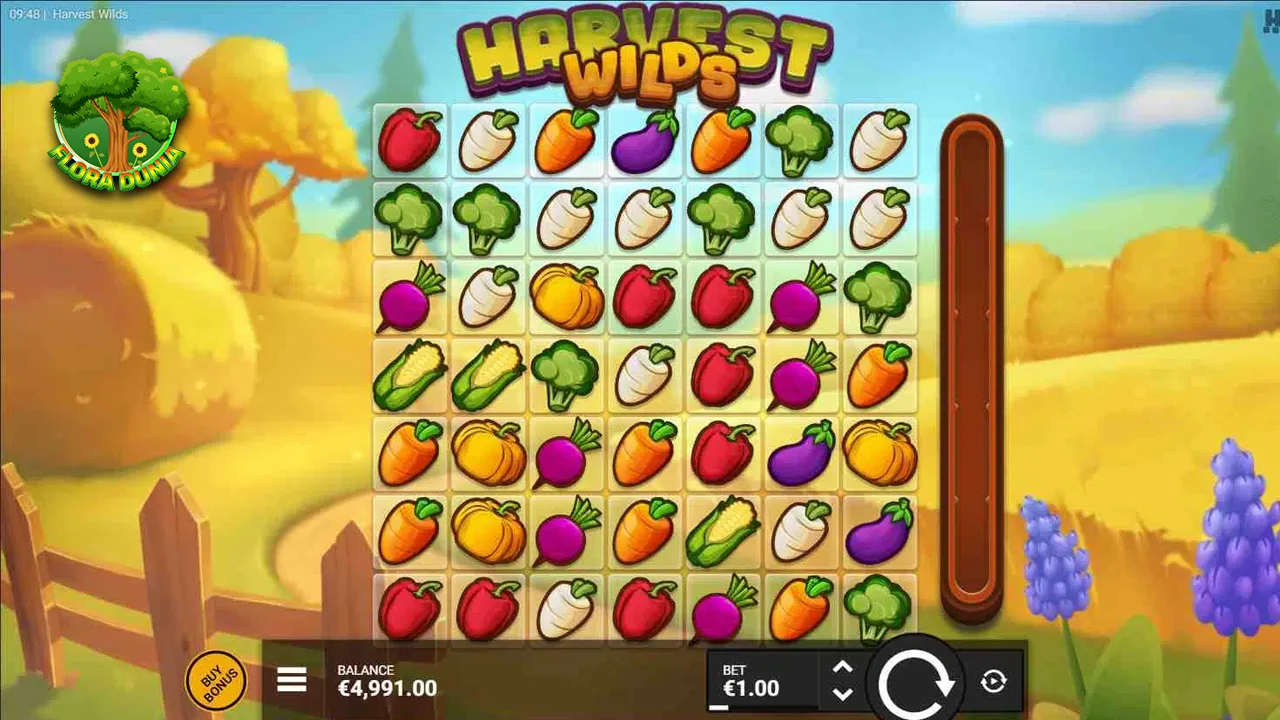Image resolution: width=1280 pixels, height=720 pixels.
Task: Click a broccoli symbol in the second row
Action: pyautogui.click(x=410, y=218)
